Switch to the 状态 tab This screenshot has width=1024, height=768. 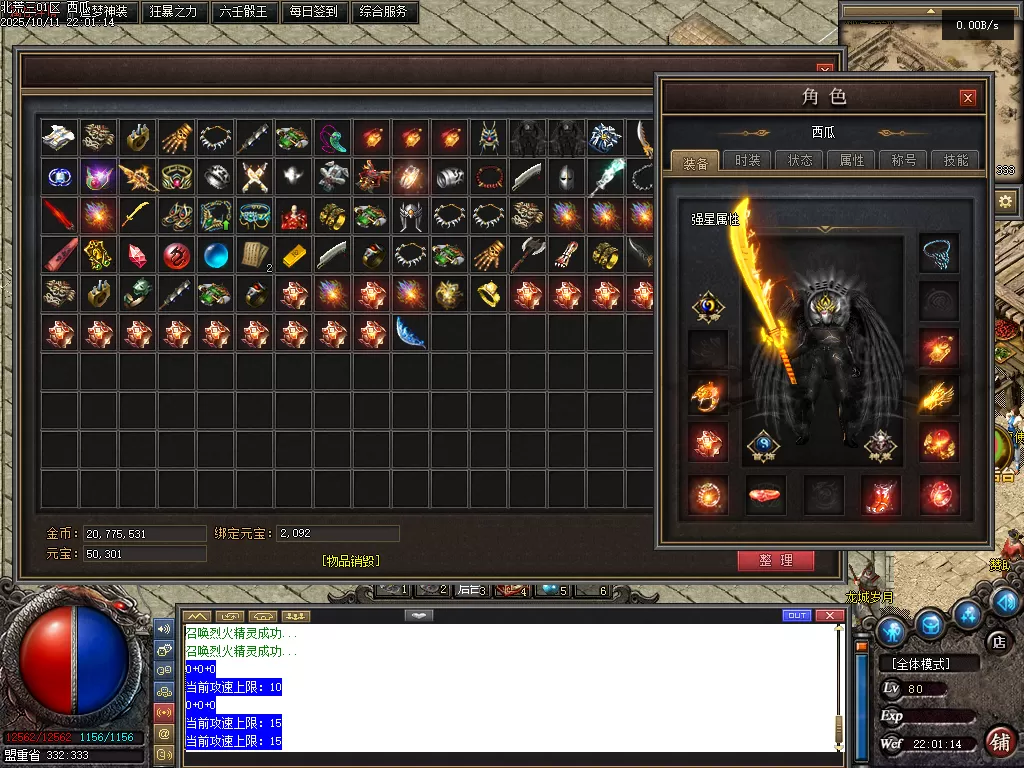point(800,160)
